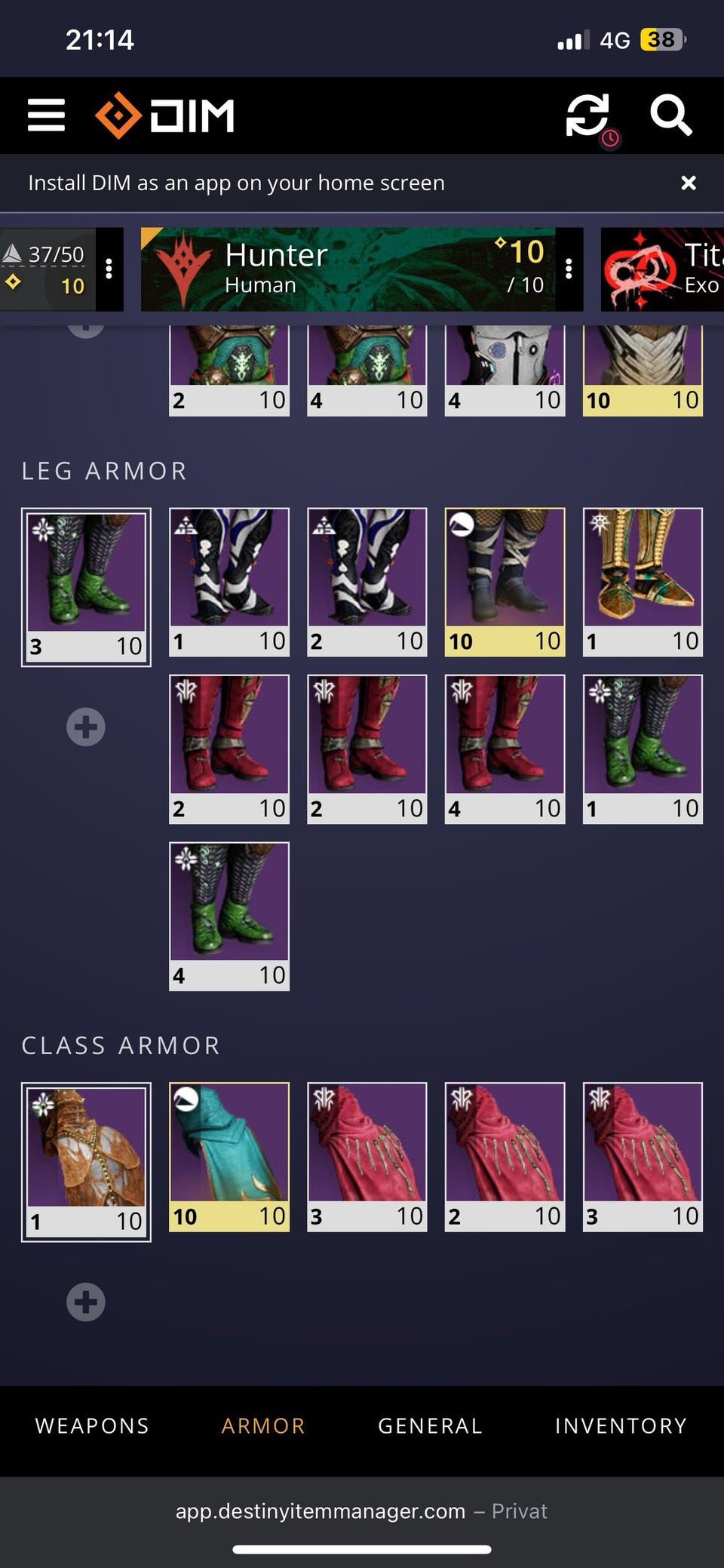Select the equipped brown feathered cloak
Image resolution: width=724 pixels, height=1568 pixels.
[86, 1161]
